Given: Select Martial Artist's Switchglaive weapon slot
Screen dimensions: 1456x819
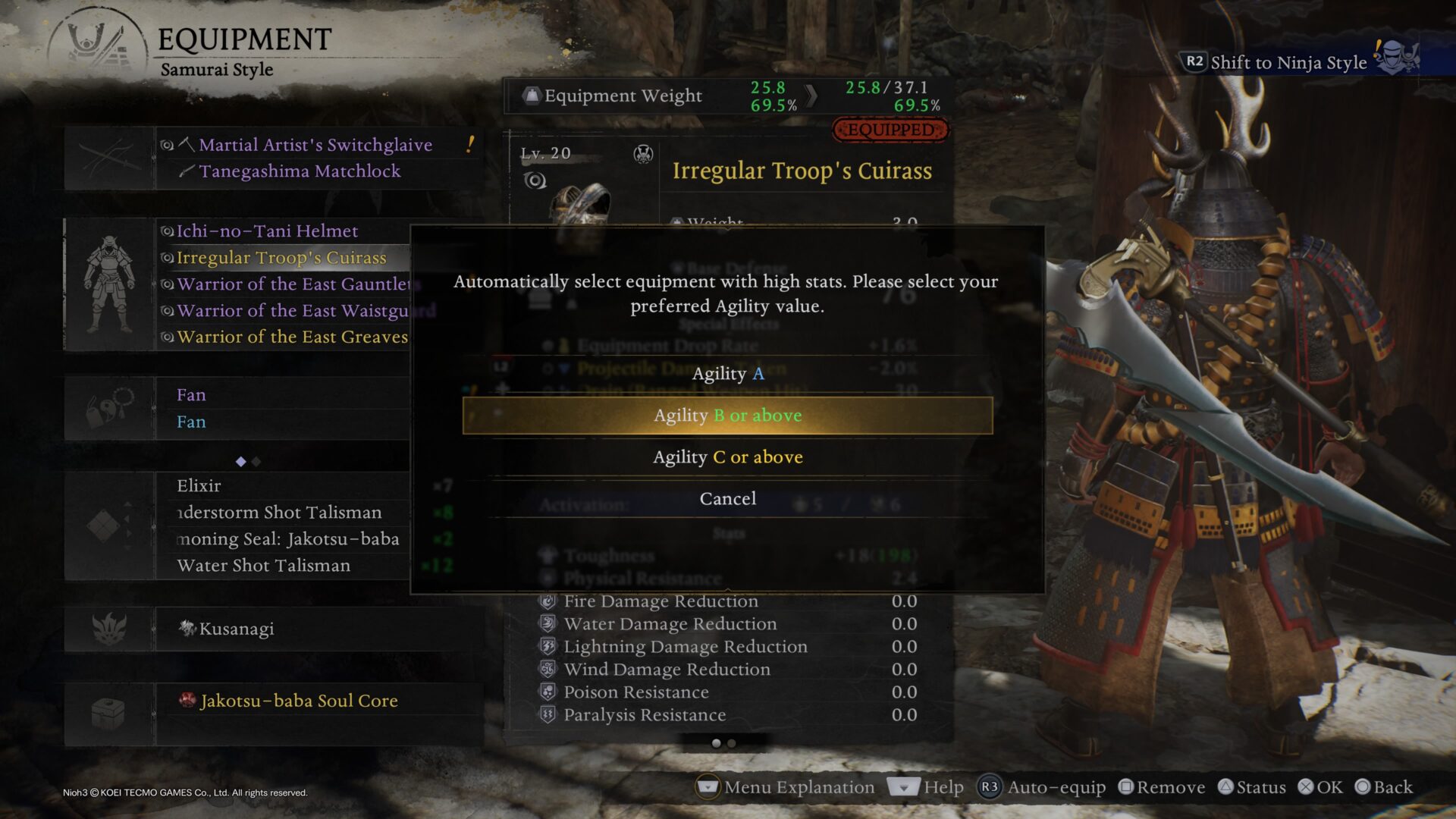Looking at the screenshot, I should (315, 145).
